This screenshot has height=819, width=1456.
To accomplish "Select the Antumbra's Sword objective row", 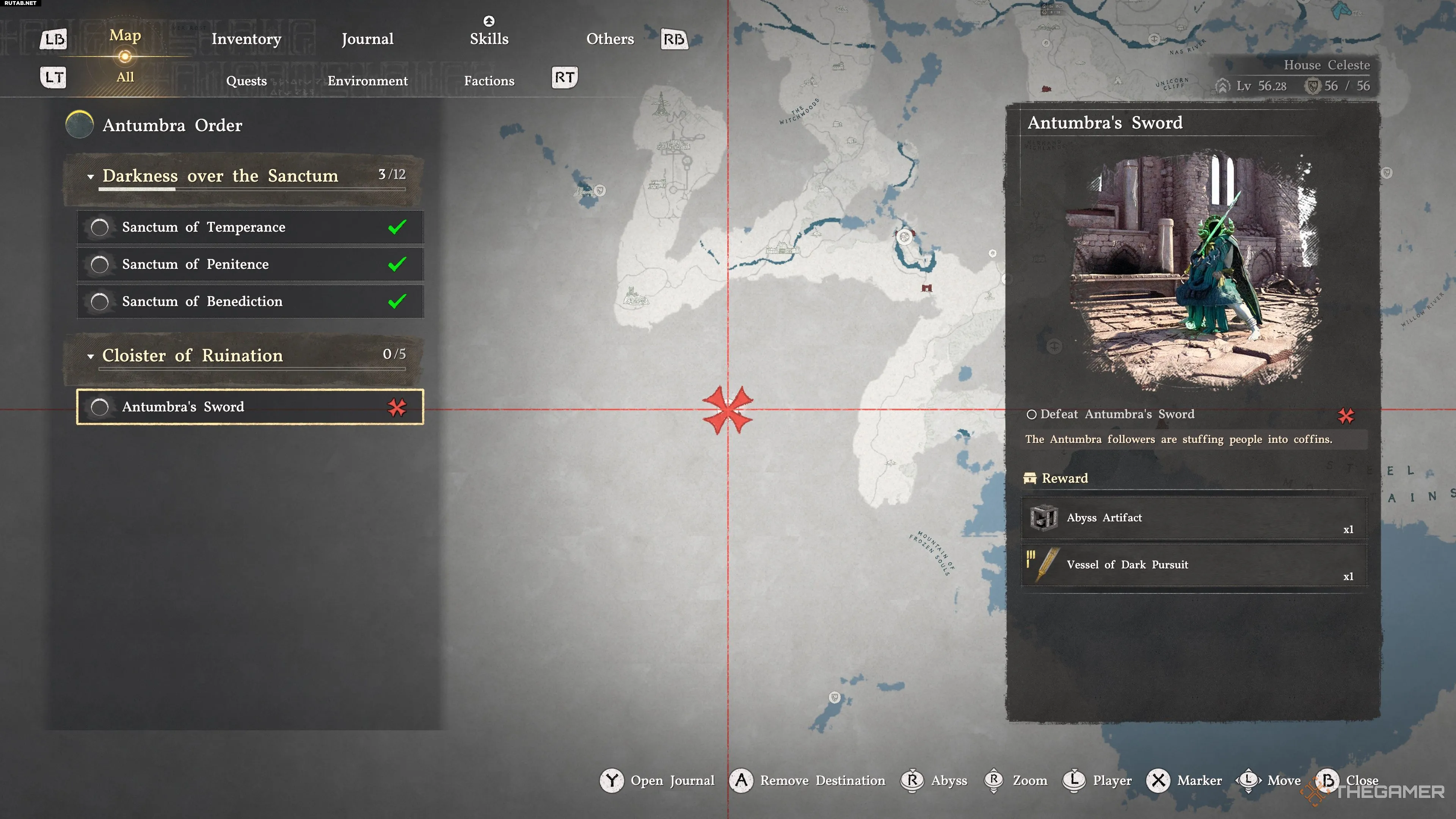I will pyautogui.click(x=250, y=407).
